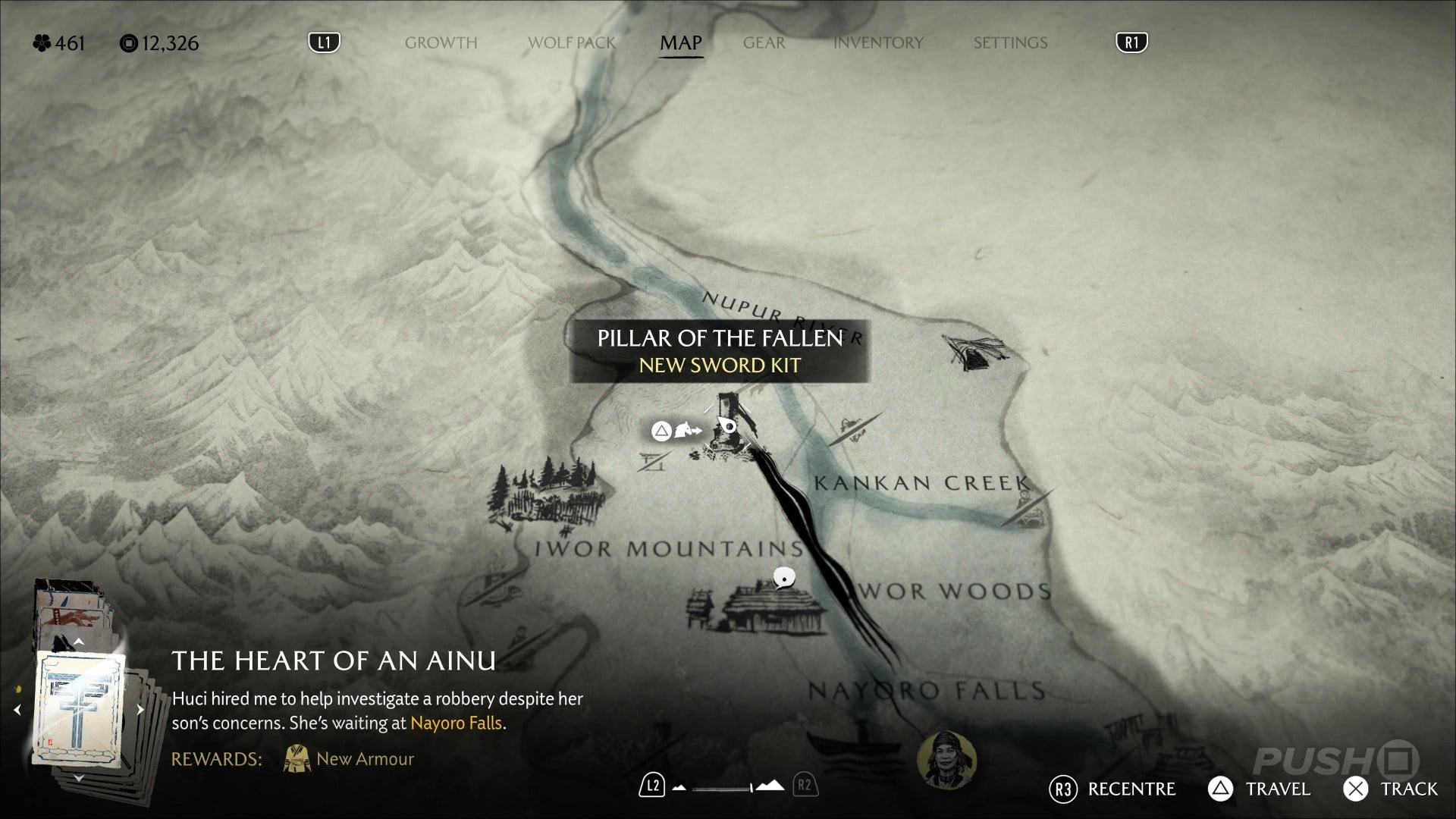Open the Inventory tab
Viewport: 1456px width, 819px height.
point(878,43)
